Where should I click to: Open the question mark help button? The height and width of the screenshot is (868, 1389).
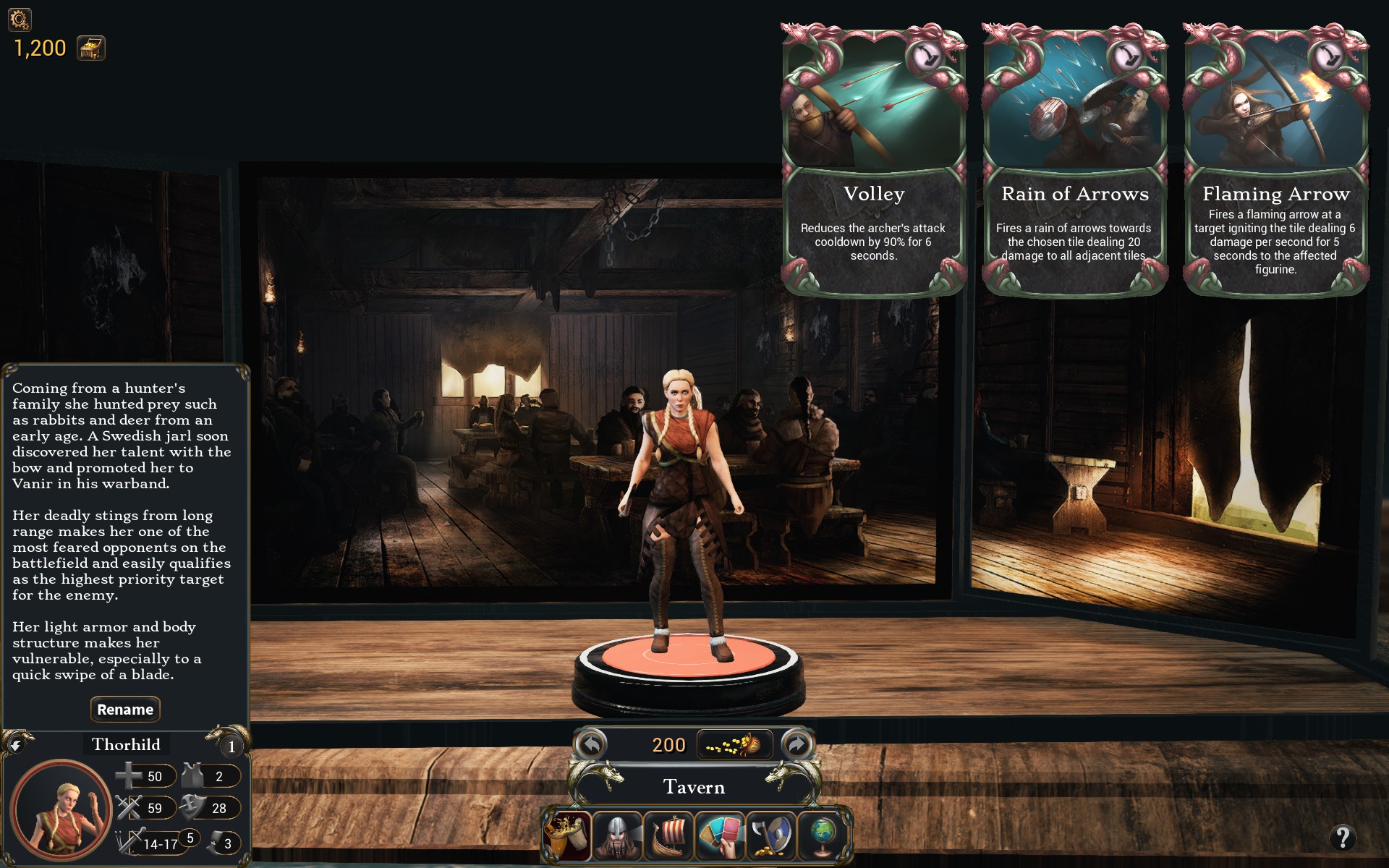coord(1343,838)
